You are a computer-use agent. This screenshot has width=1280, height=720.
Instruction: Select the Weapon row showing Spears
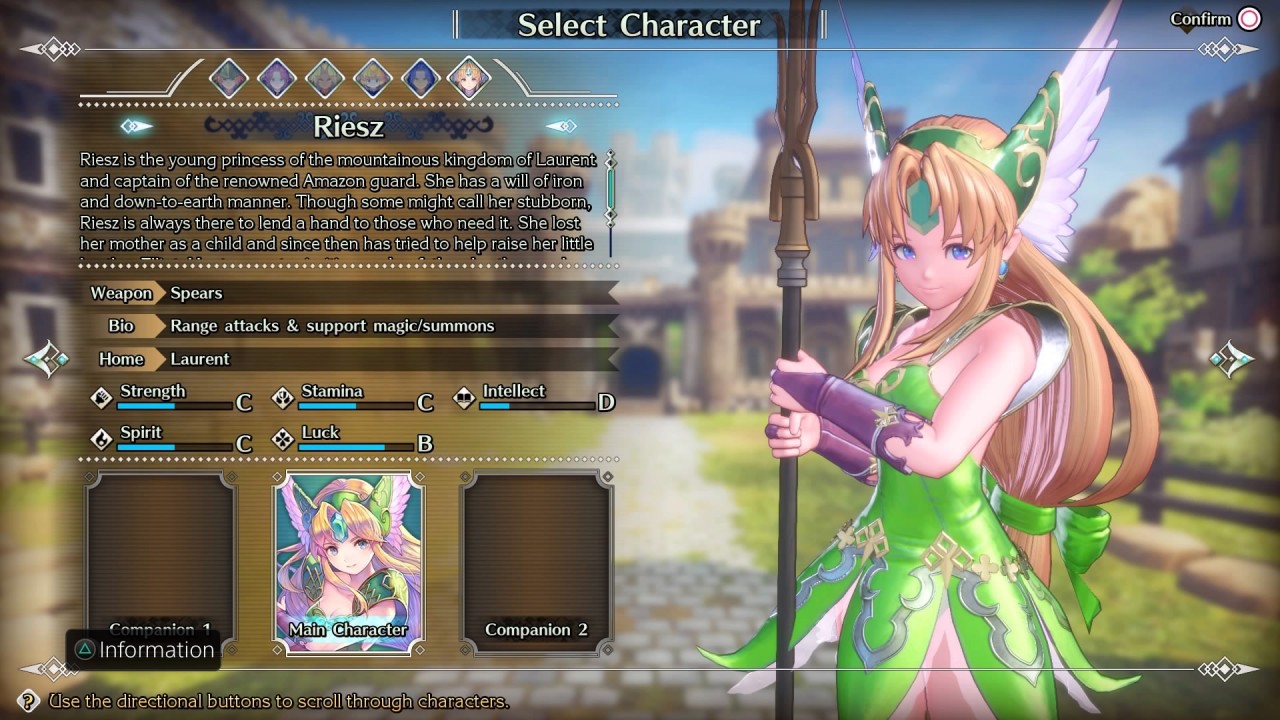[350, 293]
